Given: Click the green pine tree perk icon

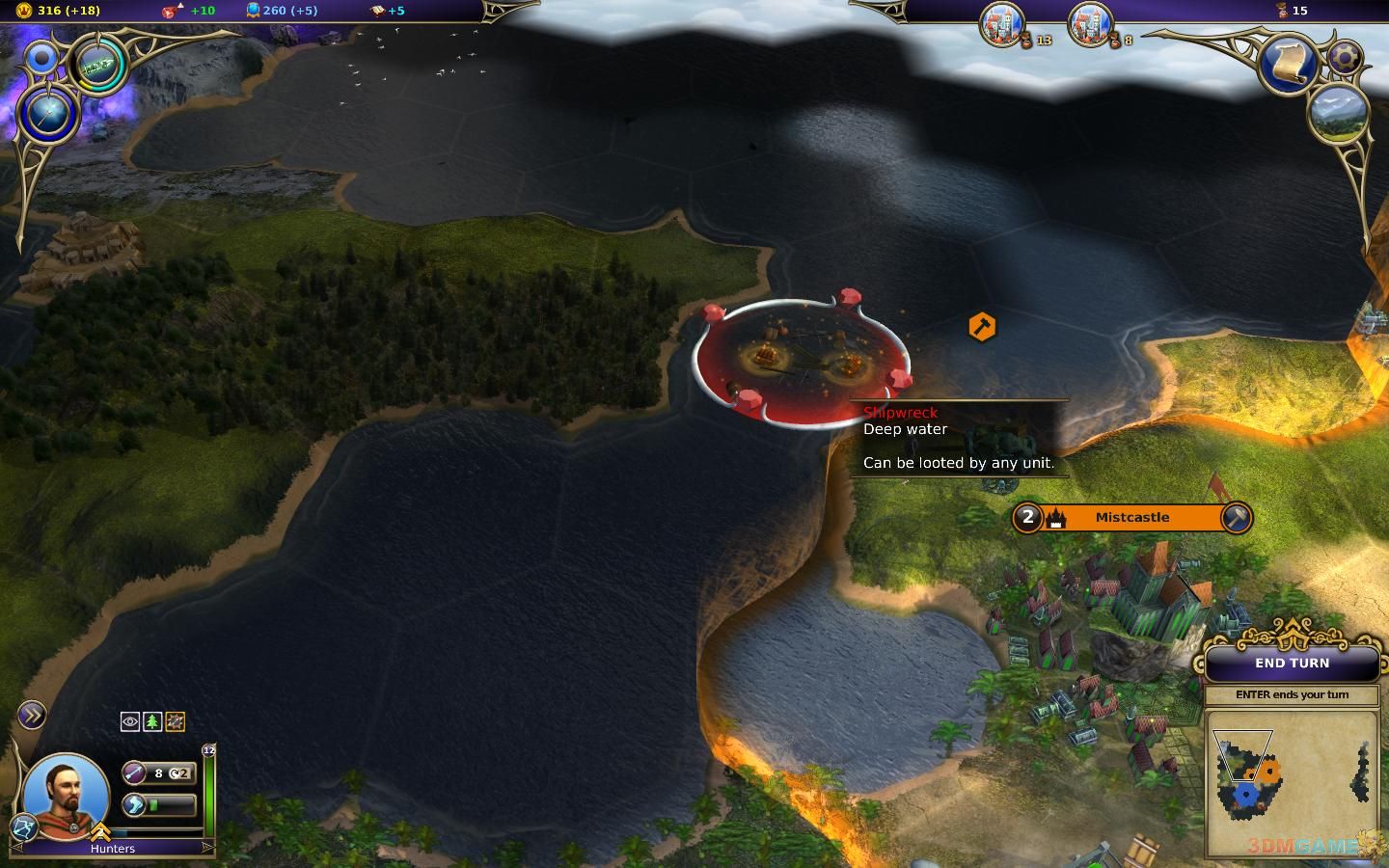Looking at the screenshot, I should [152, 721].
